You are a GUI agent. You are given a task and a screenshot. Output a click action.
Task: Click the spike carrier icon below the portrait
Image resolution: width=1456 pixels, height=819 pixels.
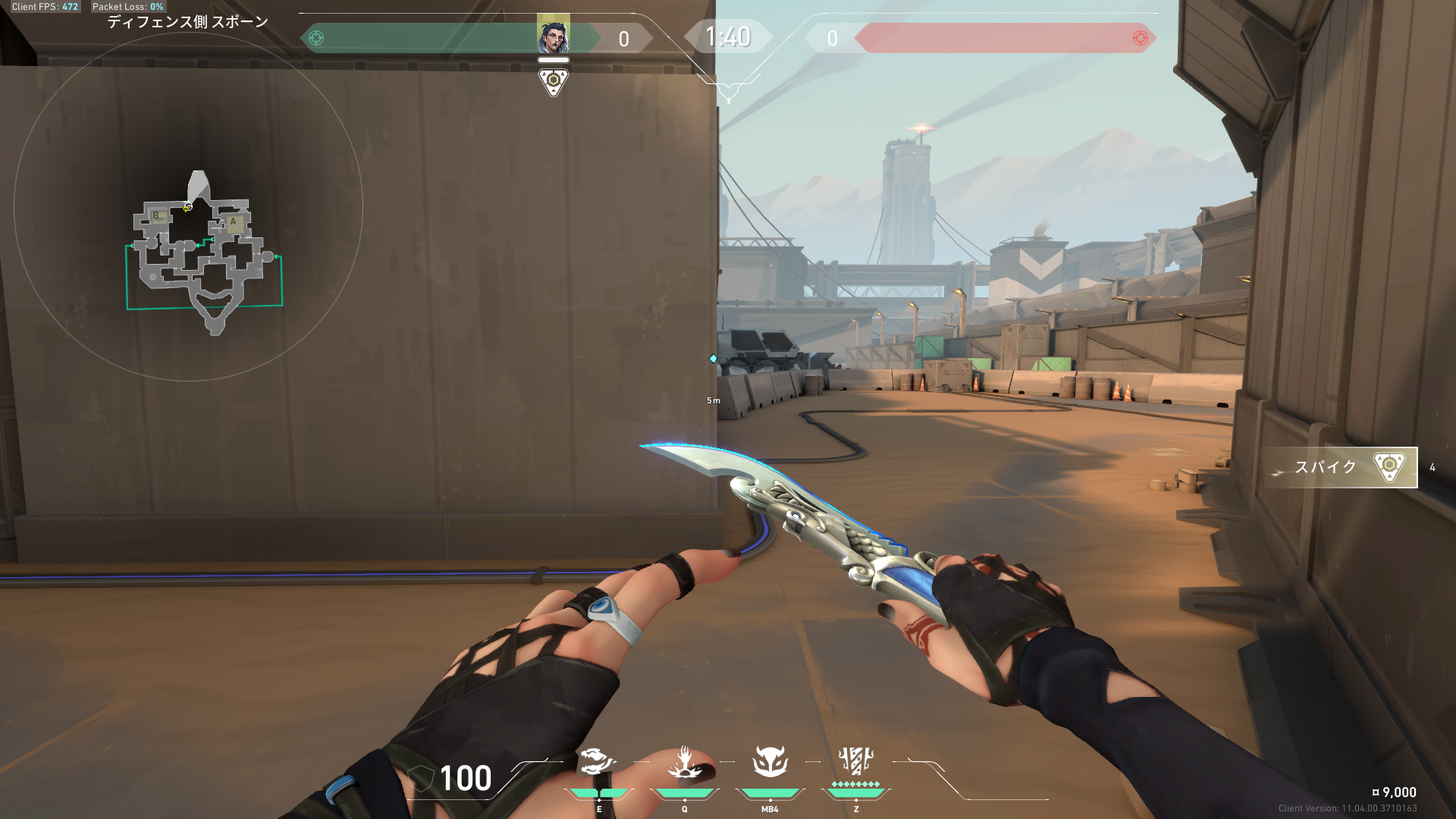tap(553, 80)
